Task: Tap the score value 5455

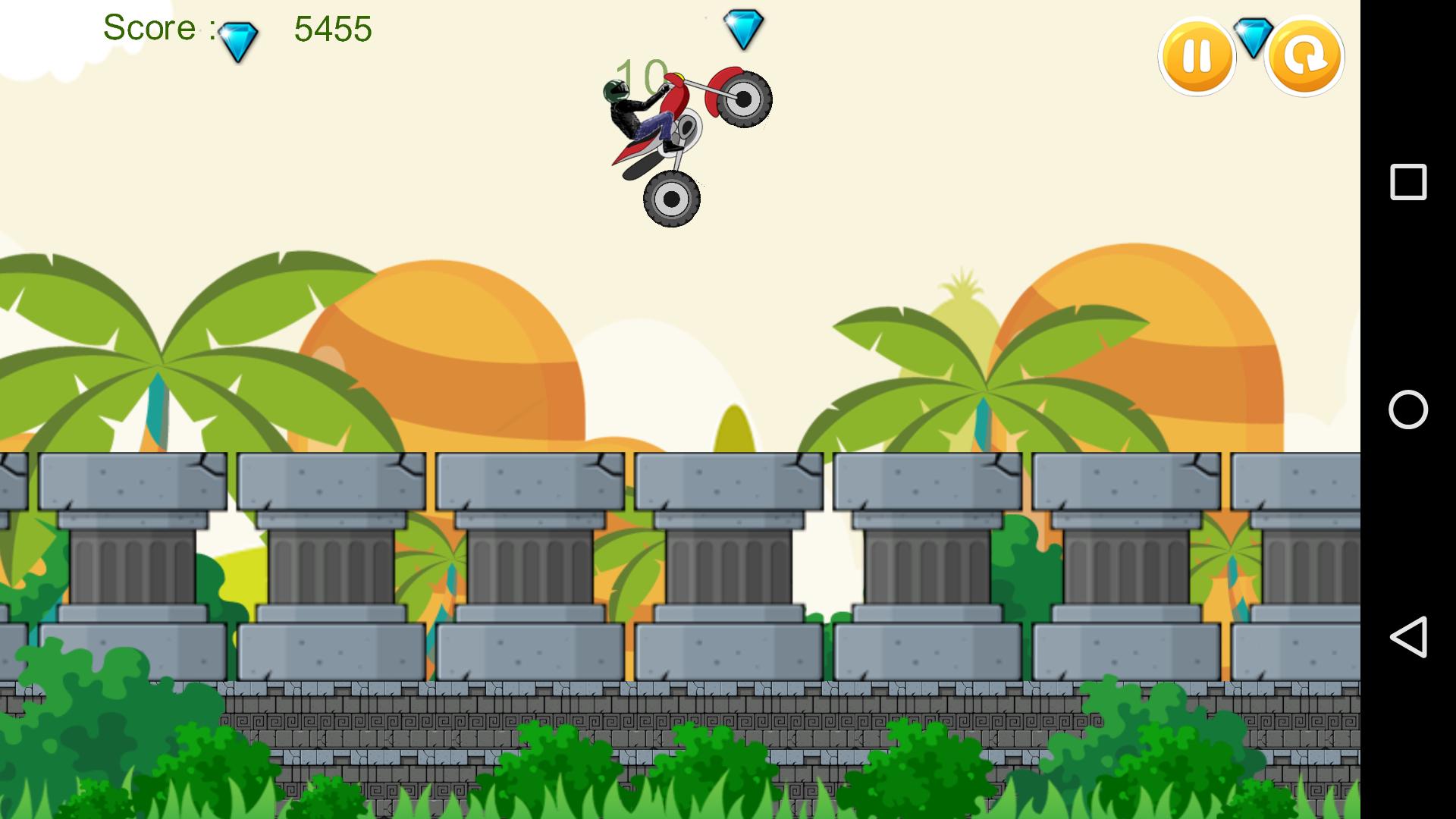Action: [x=331, y=29]
